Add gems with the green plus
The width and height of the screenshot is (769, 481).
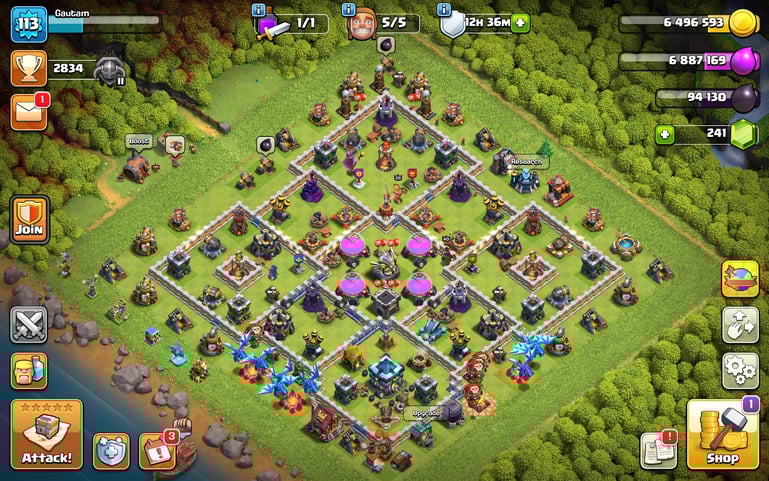pyautogui.click(x=663, y=133)
